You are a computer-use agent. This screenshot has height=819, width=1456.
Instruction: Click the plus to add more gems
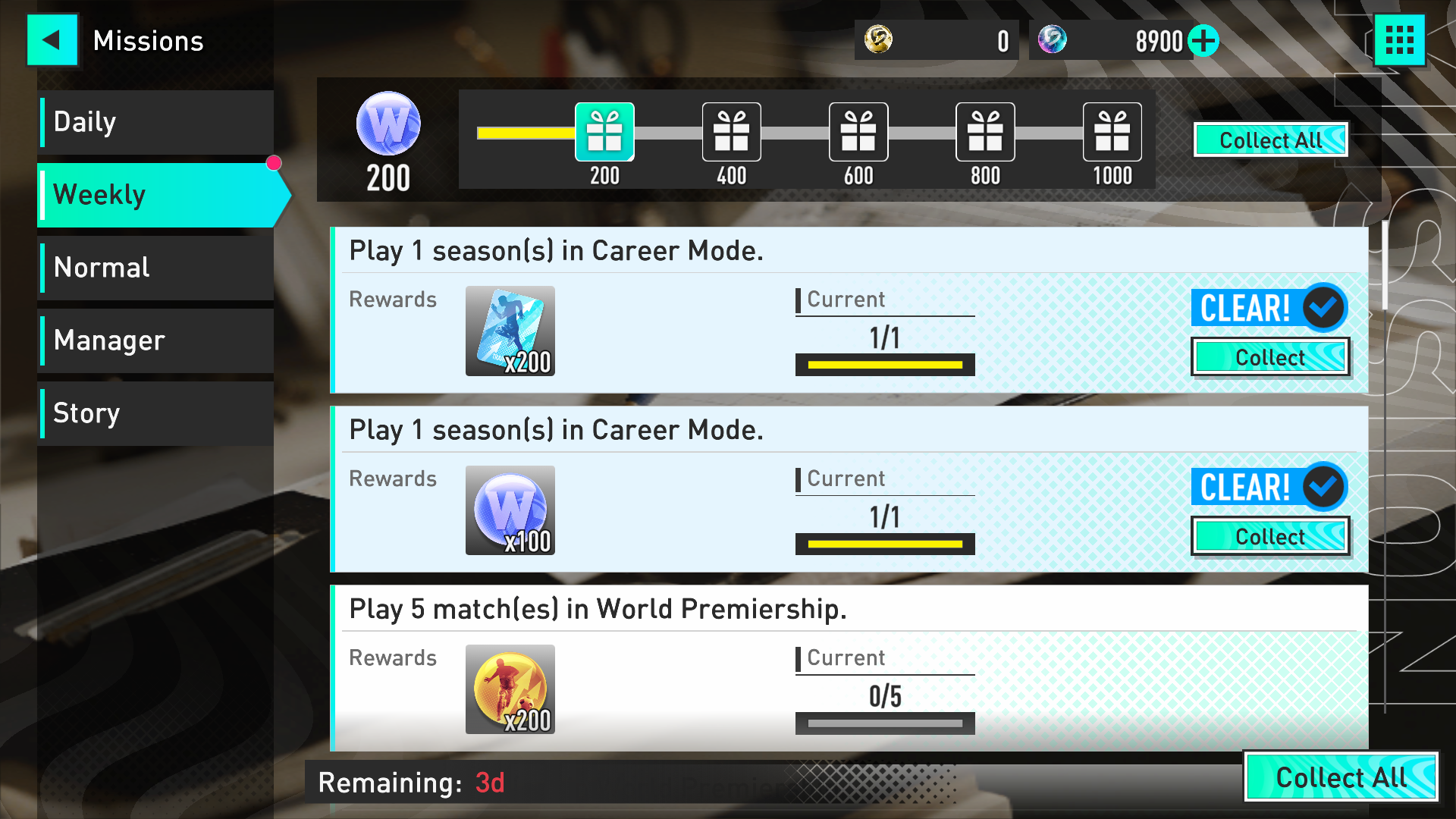point(1206,41)
